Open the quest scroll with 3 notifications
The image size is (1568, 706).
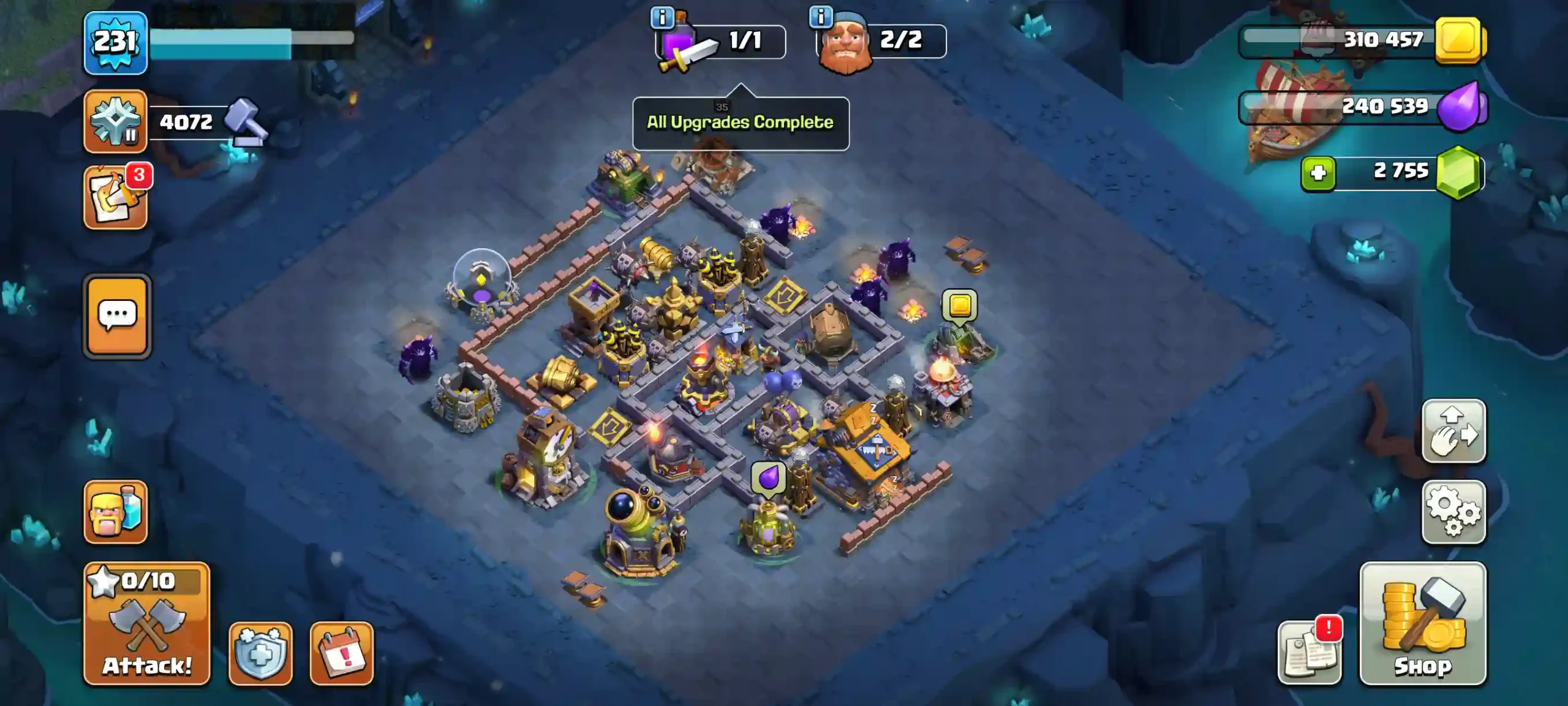pyautogui.click(x=115, y=197)
